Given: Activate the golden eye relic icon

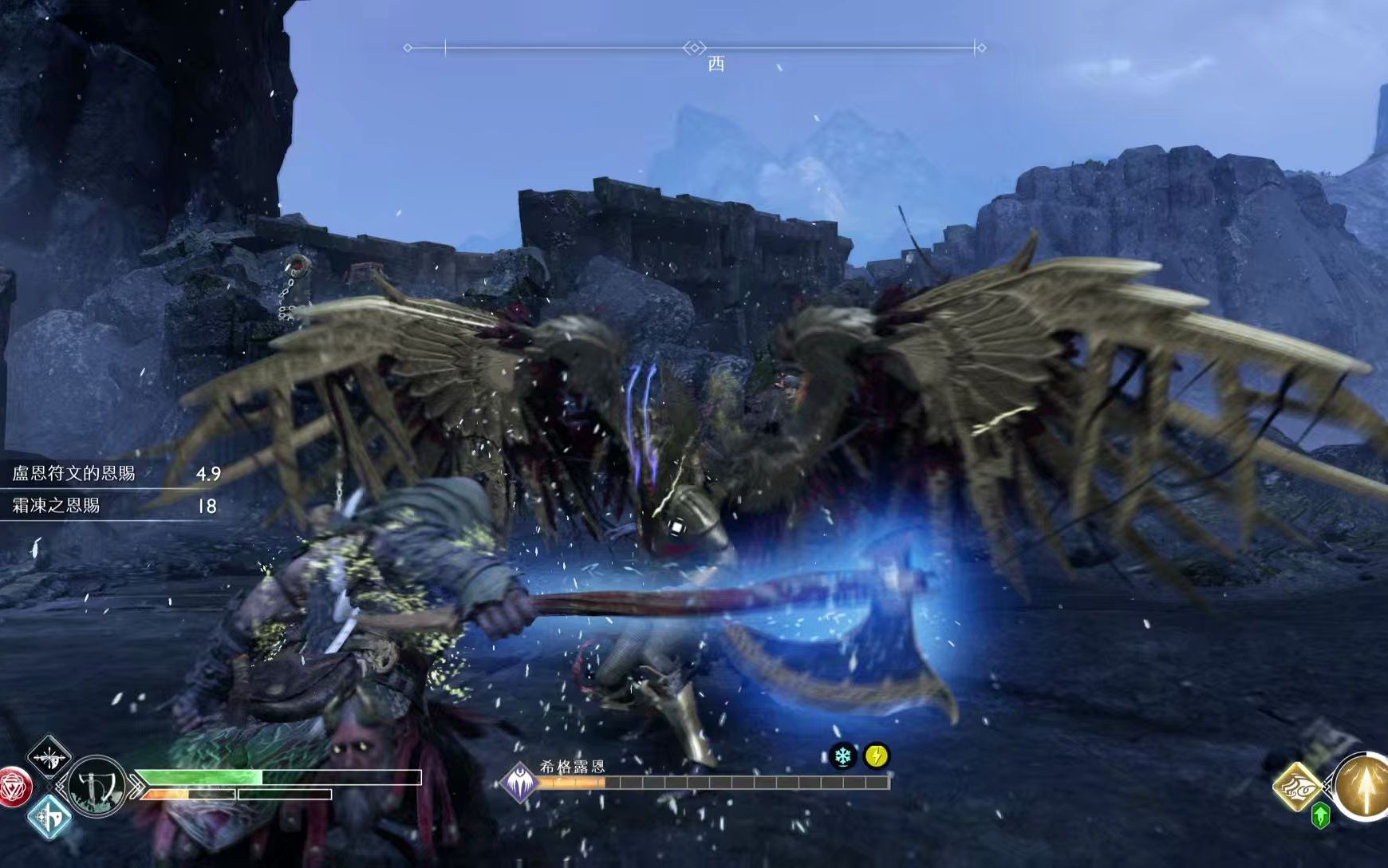Looking at the screenshot, I should [1298, 787].
